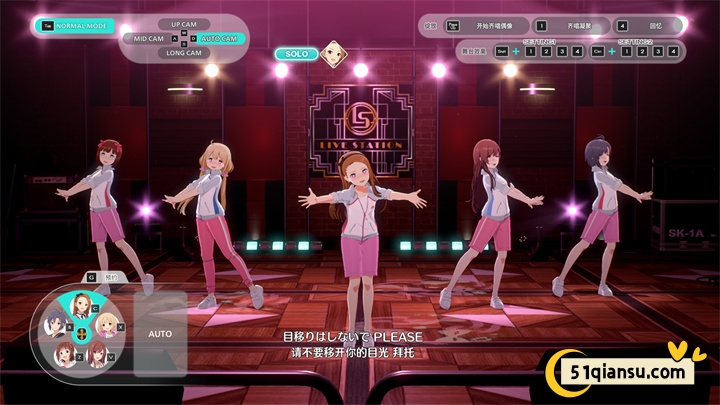Click the SOLO label button
This screenshot has width=720, height=405.
[x=296, y=53]
